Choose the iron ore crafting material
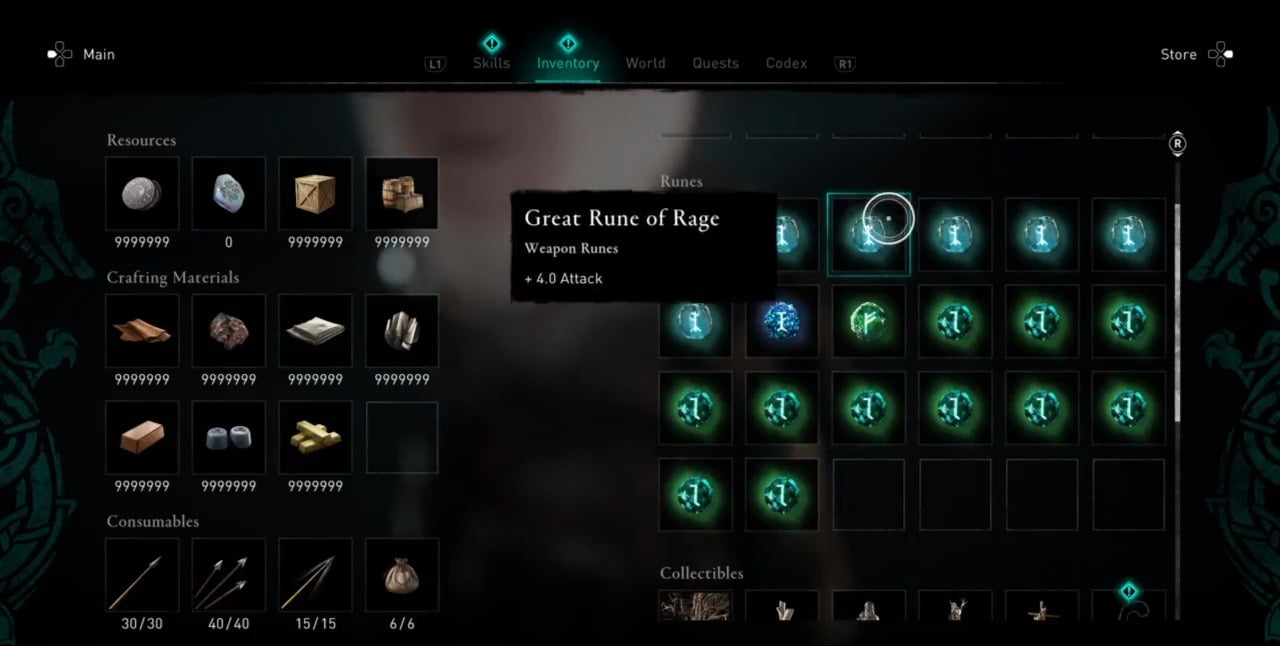 click(x=229, y=330)
